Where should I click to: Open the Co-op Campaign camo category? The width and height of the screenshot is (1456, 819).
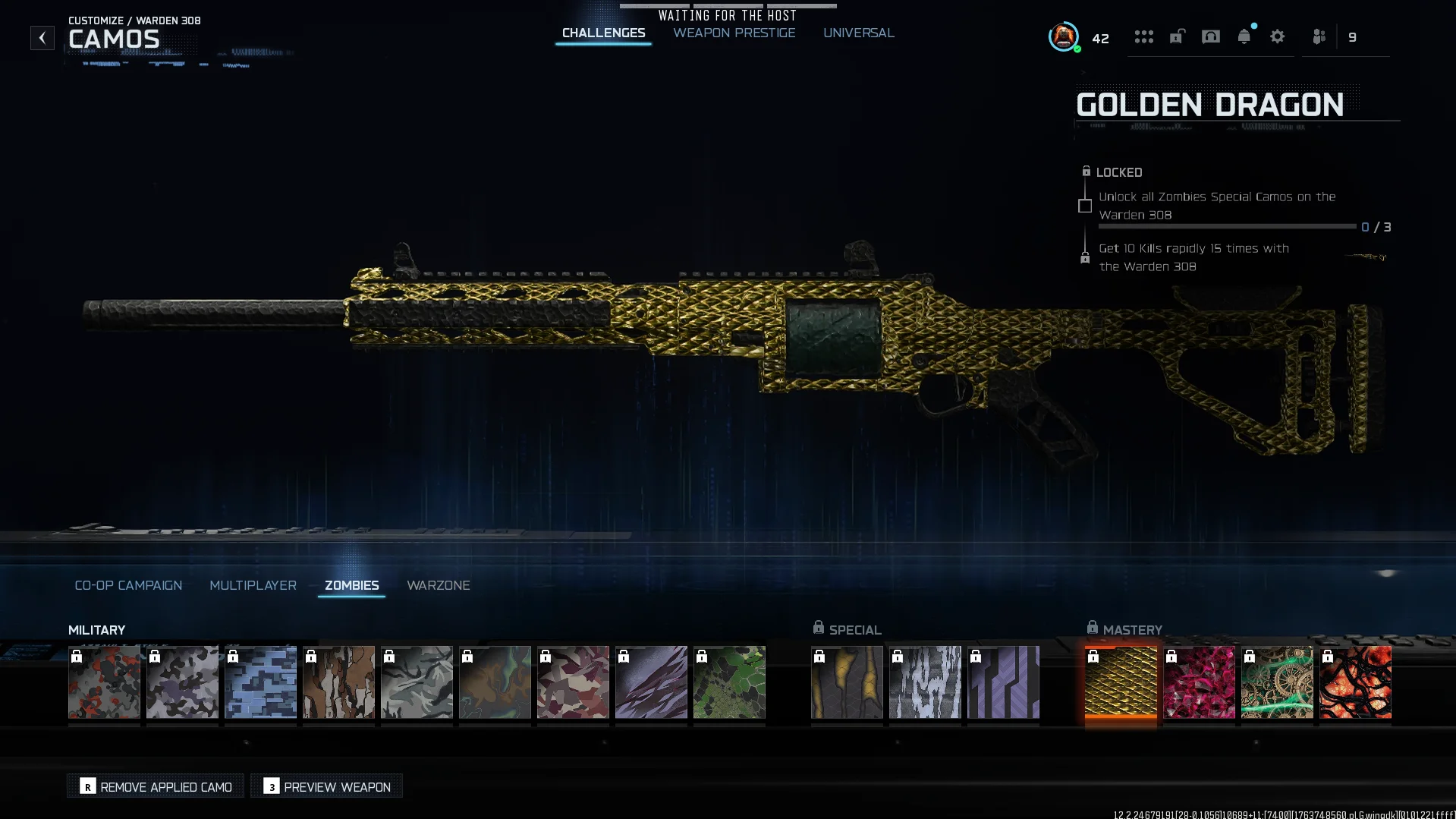pyautogui.click(x=128, y=585)
